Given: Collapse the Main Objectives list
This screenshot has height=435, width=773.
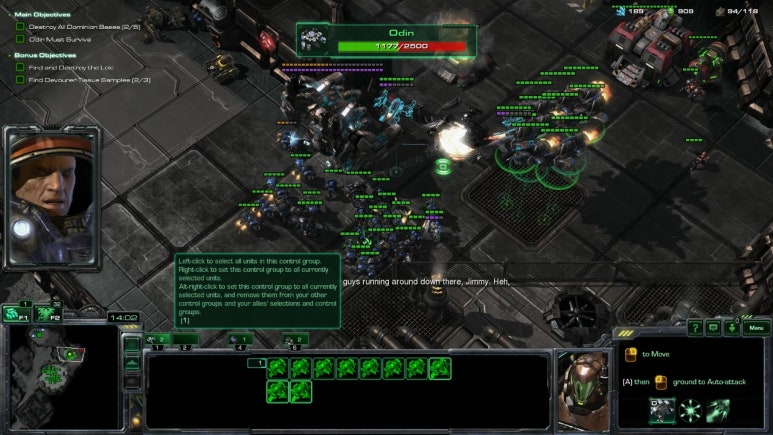Looking at the screenshot, I should (9, 15).
